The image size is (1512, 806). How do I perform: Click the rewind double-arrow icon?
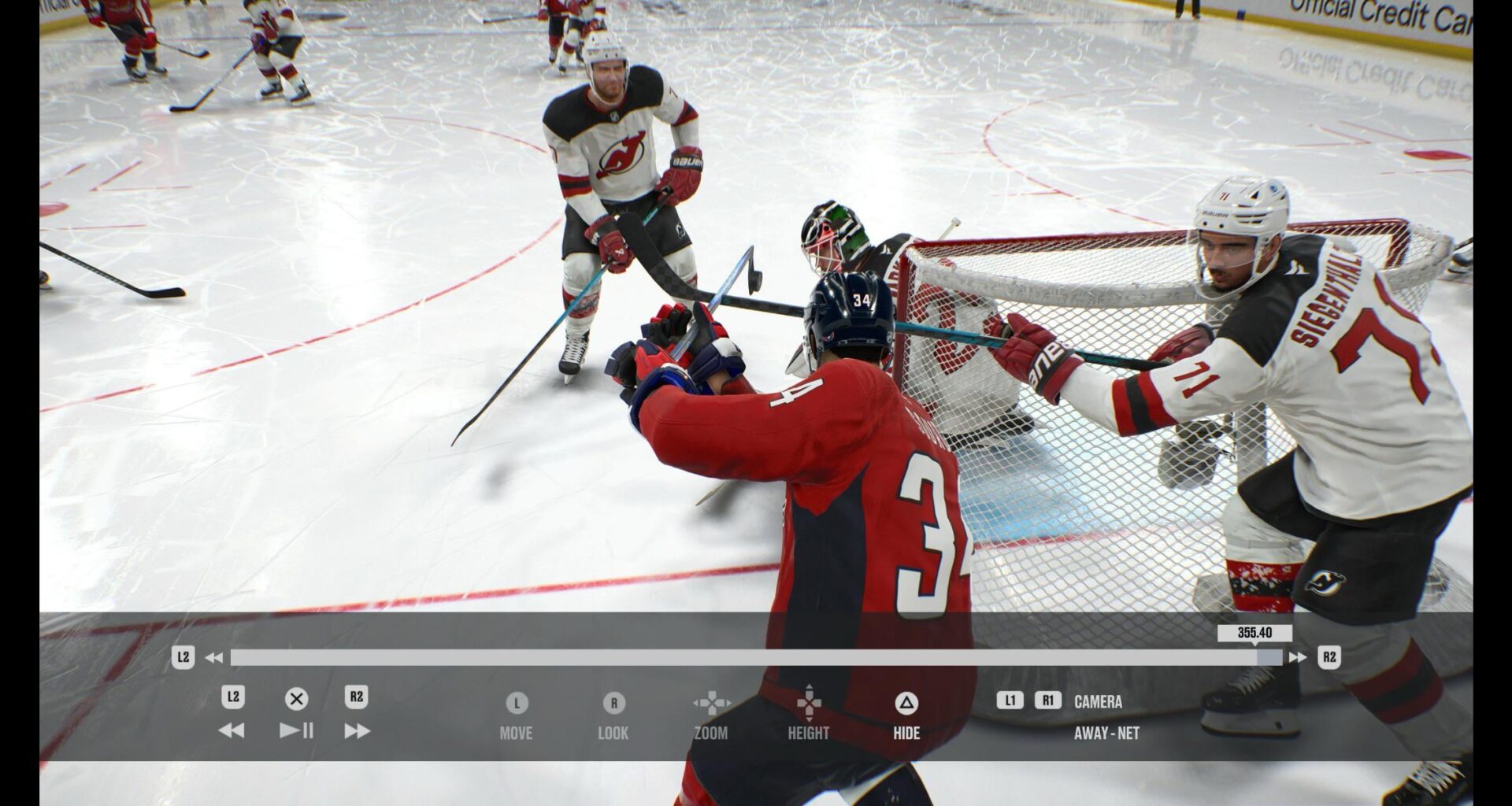coord(232,730)
